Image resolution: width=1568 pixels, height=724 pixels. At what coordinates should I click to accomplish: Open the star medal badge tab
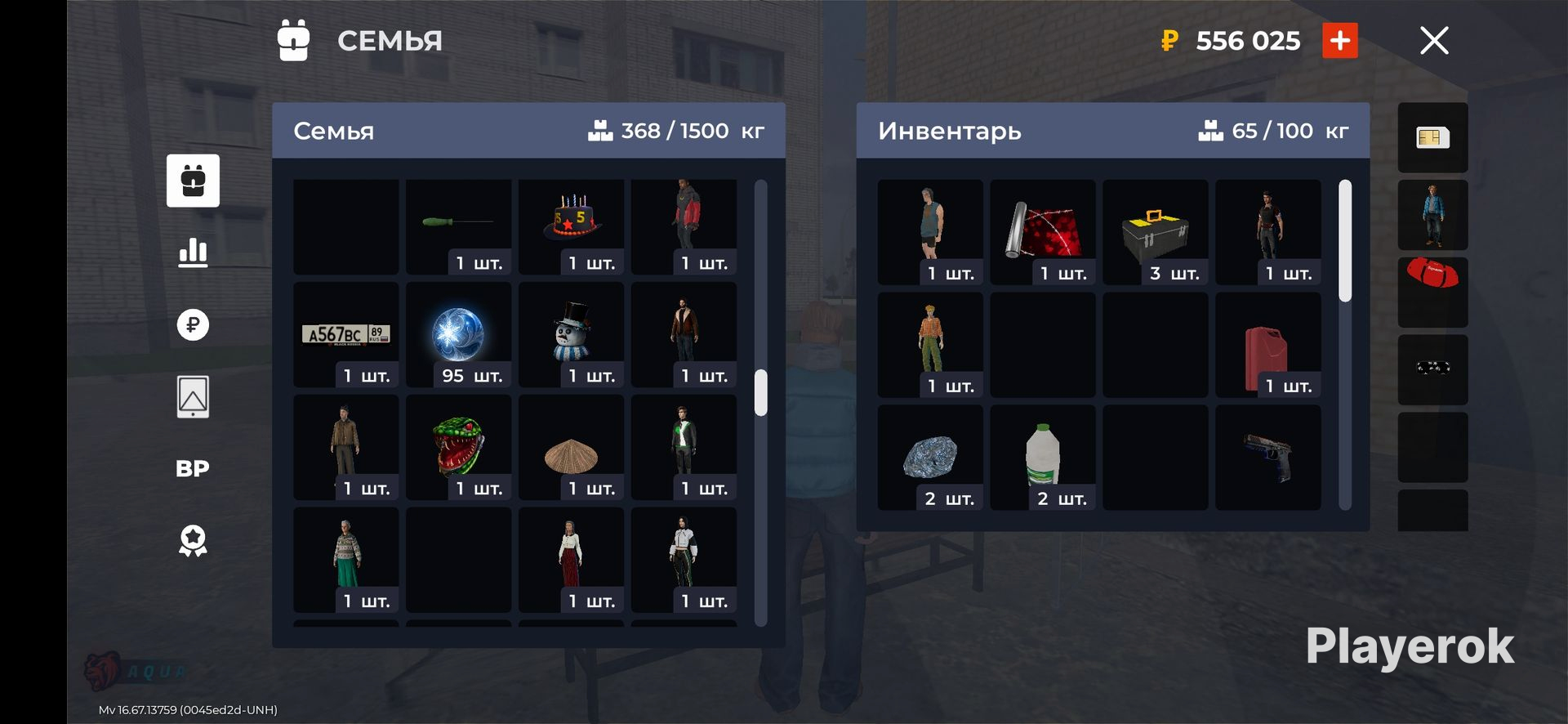coord(193,541)
